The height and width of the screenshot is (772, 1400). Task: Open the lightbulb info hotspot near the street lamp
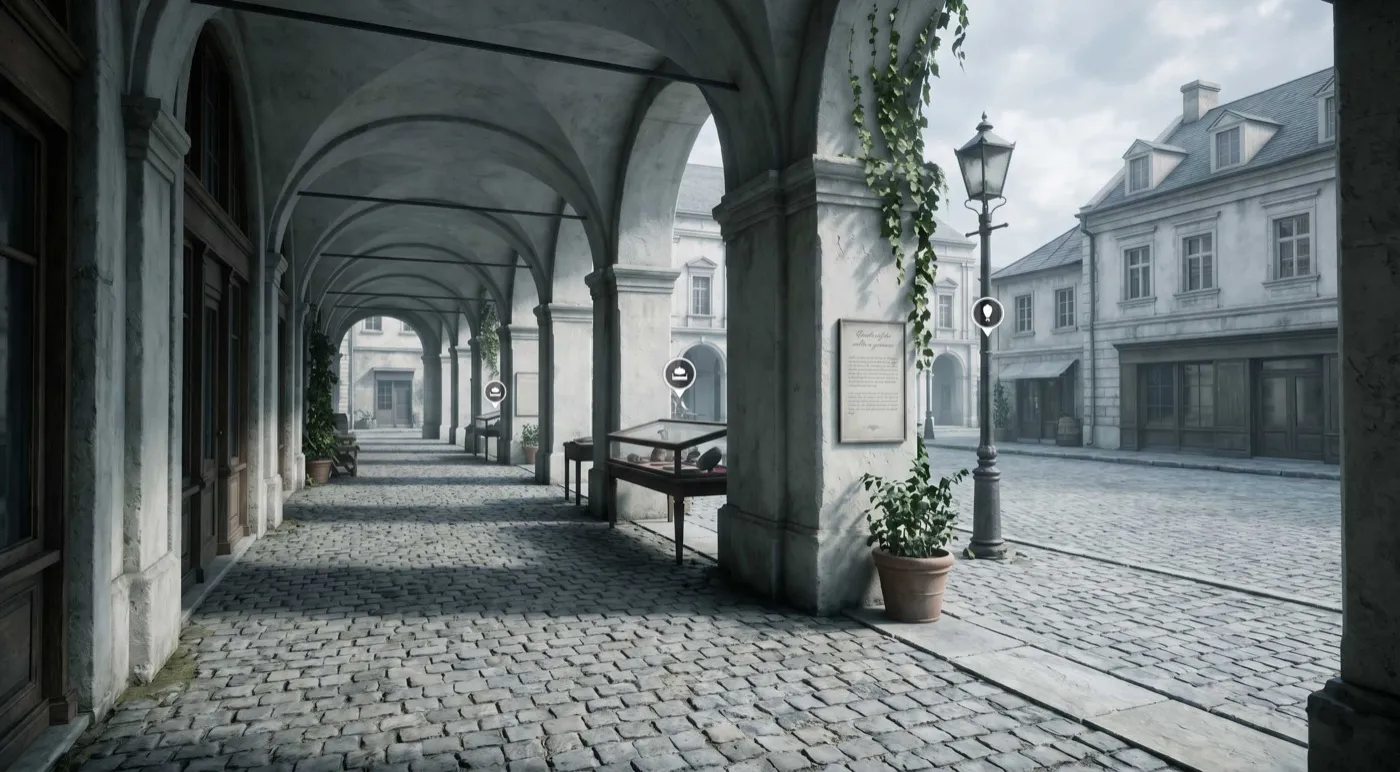tap(987, 314)
